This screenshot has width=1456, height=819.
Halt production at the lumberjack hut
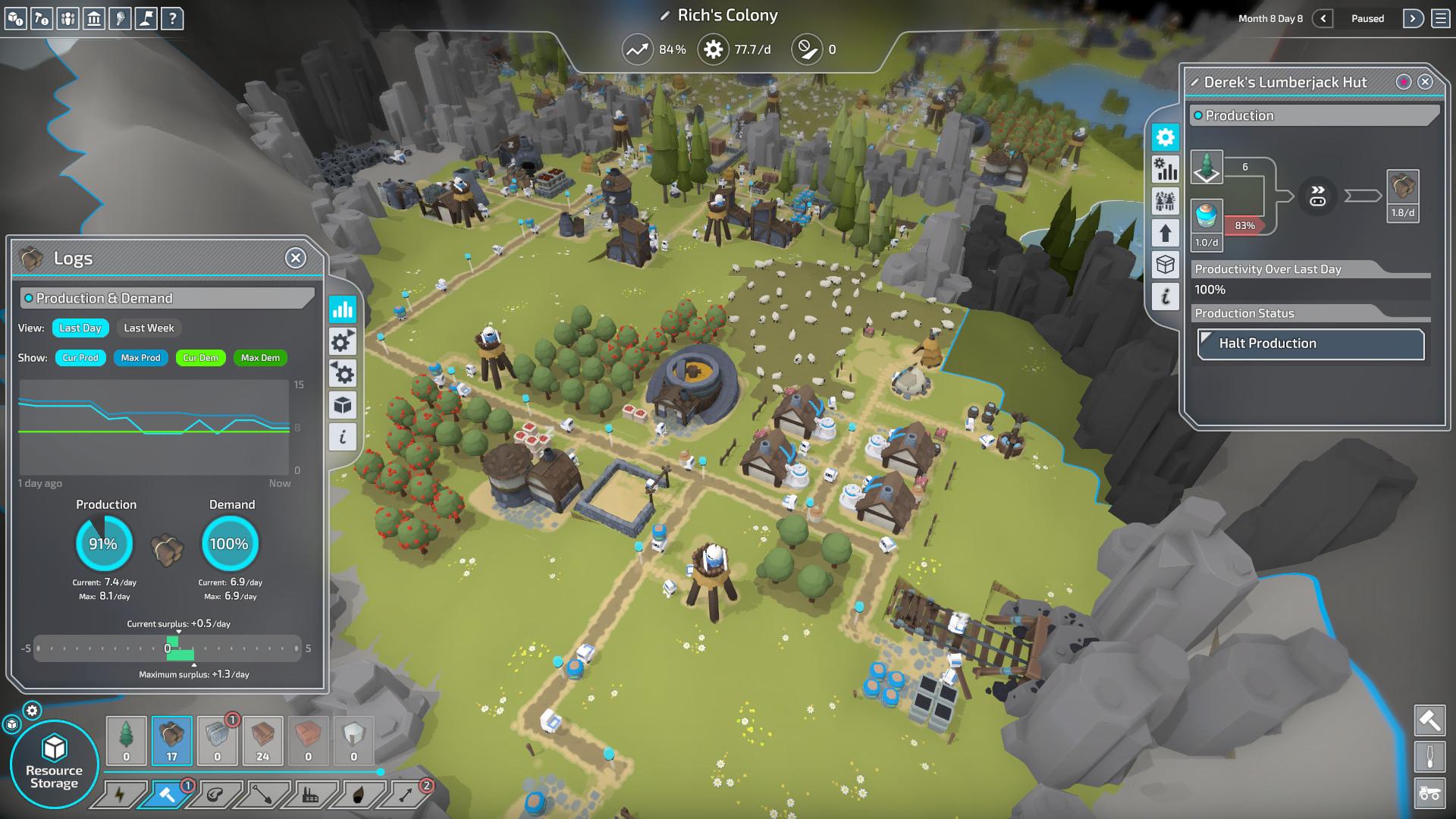pos(1310,344)
